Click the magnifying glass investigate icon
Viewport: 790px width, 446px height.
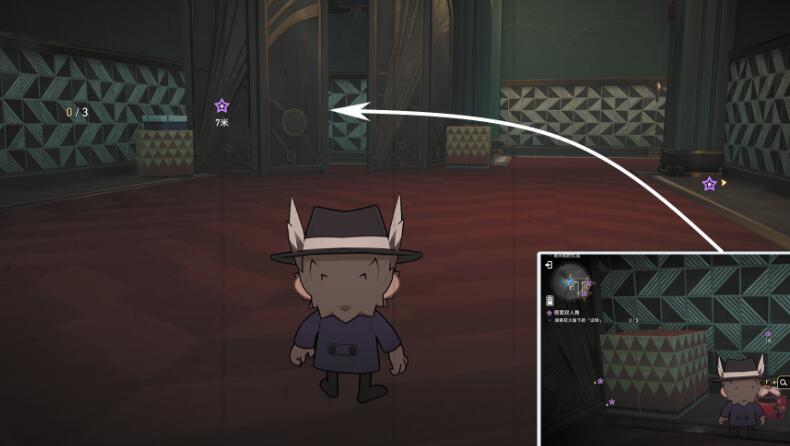[x=783, y=381]
